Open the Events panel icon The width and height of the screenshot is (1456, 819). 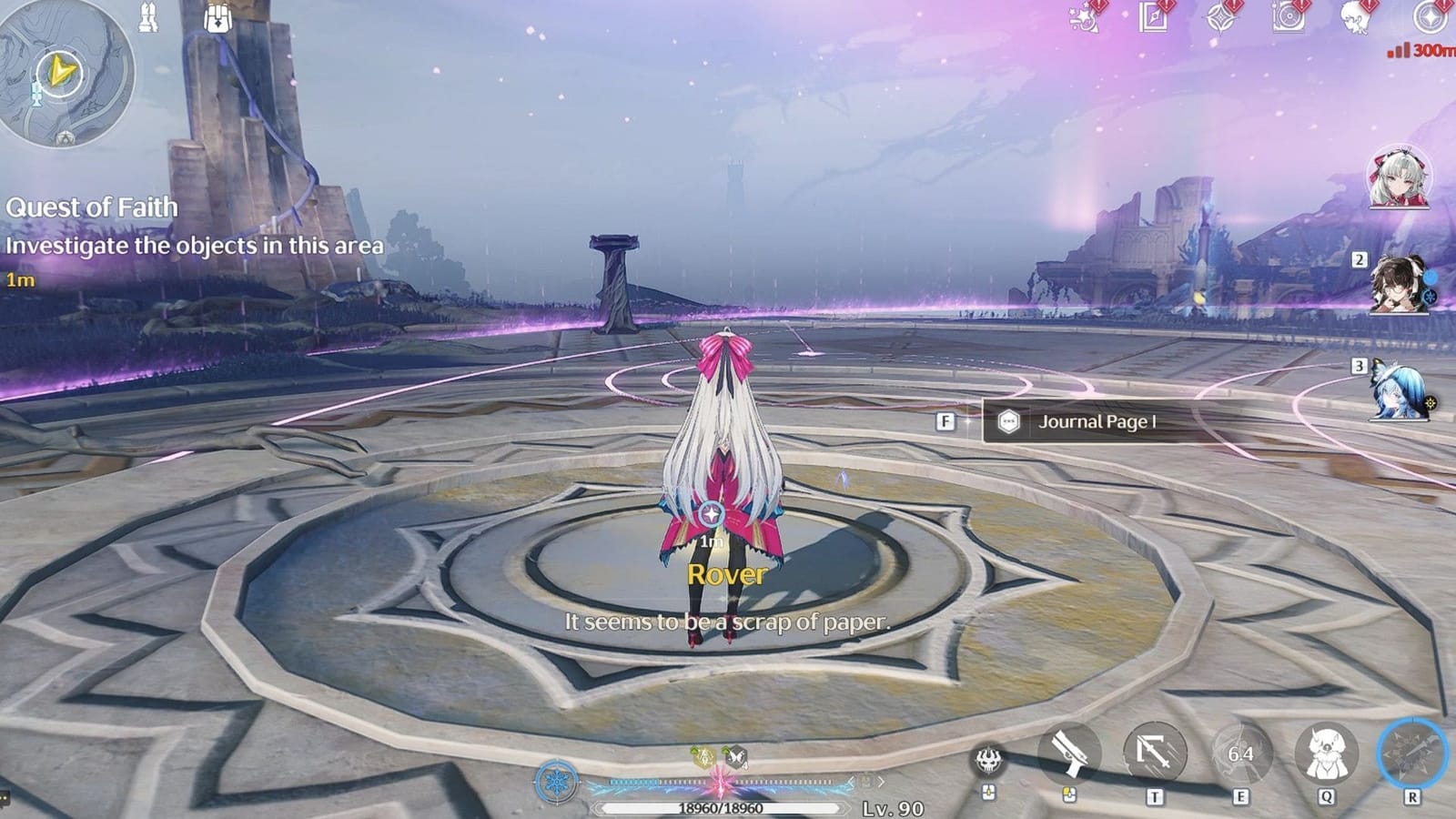click(1082, 18)
